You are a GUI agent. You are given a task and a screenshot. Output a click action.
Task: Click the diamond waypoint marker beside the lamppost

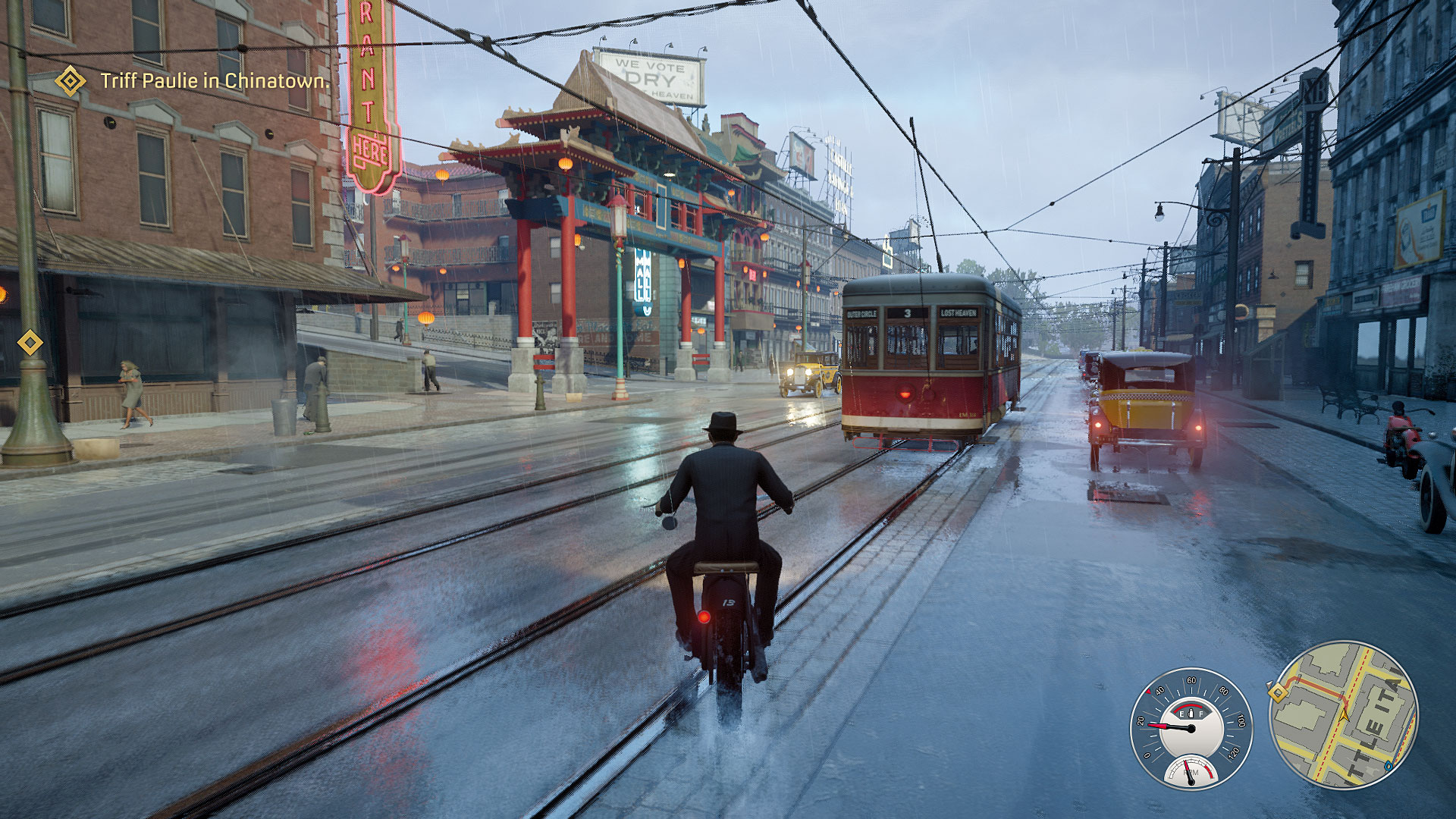point(30,343)
